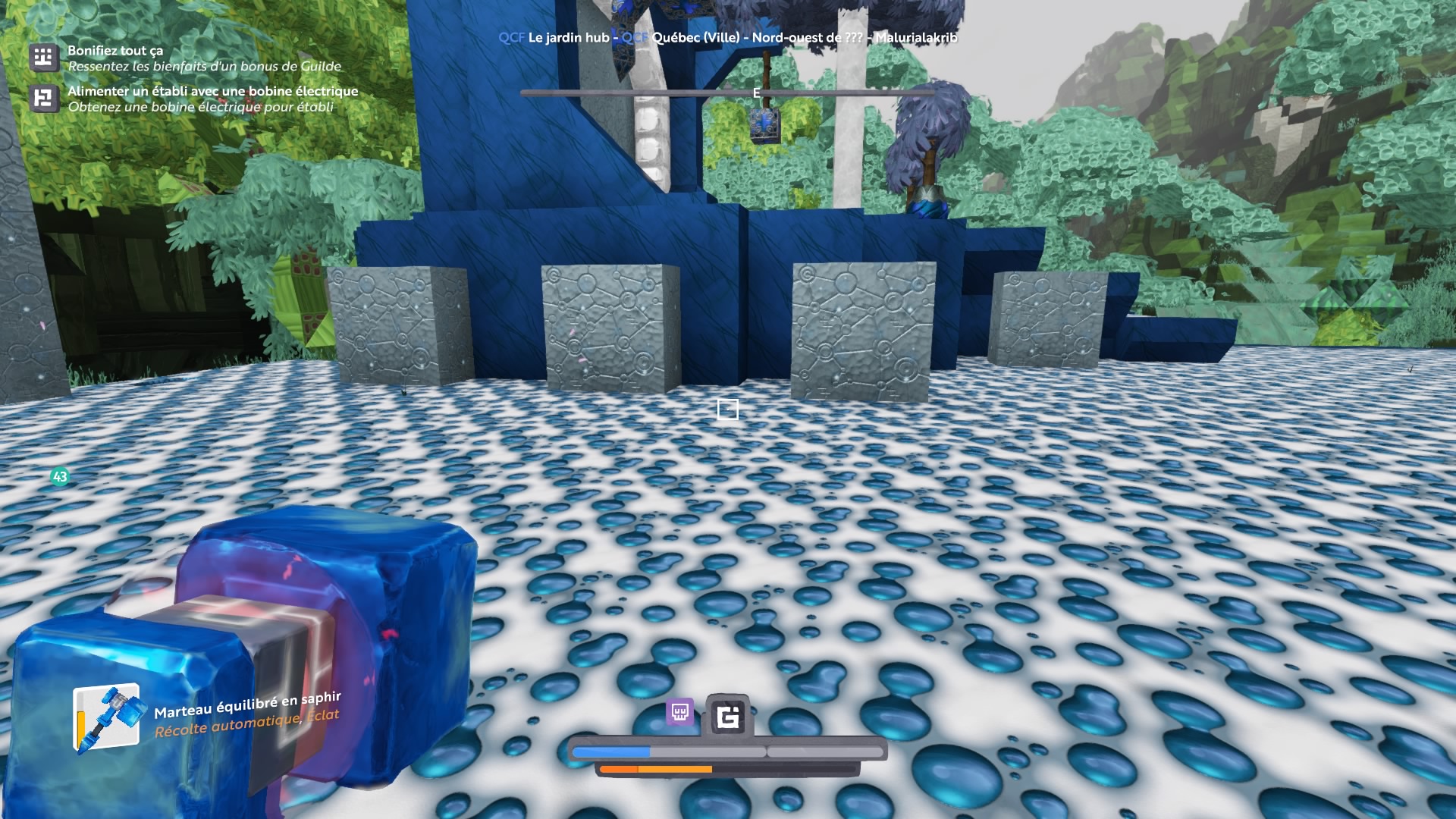The image size is (1456, 819).
Task: Click the green level 43 badge
Action: [60, 476]
